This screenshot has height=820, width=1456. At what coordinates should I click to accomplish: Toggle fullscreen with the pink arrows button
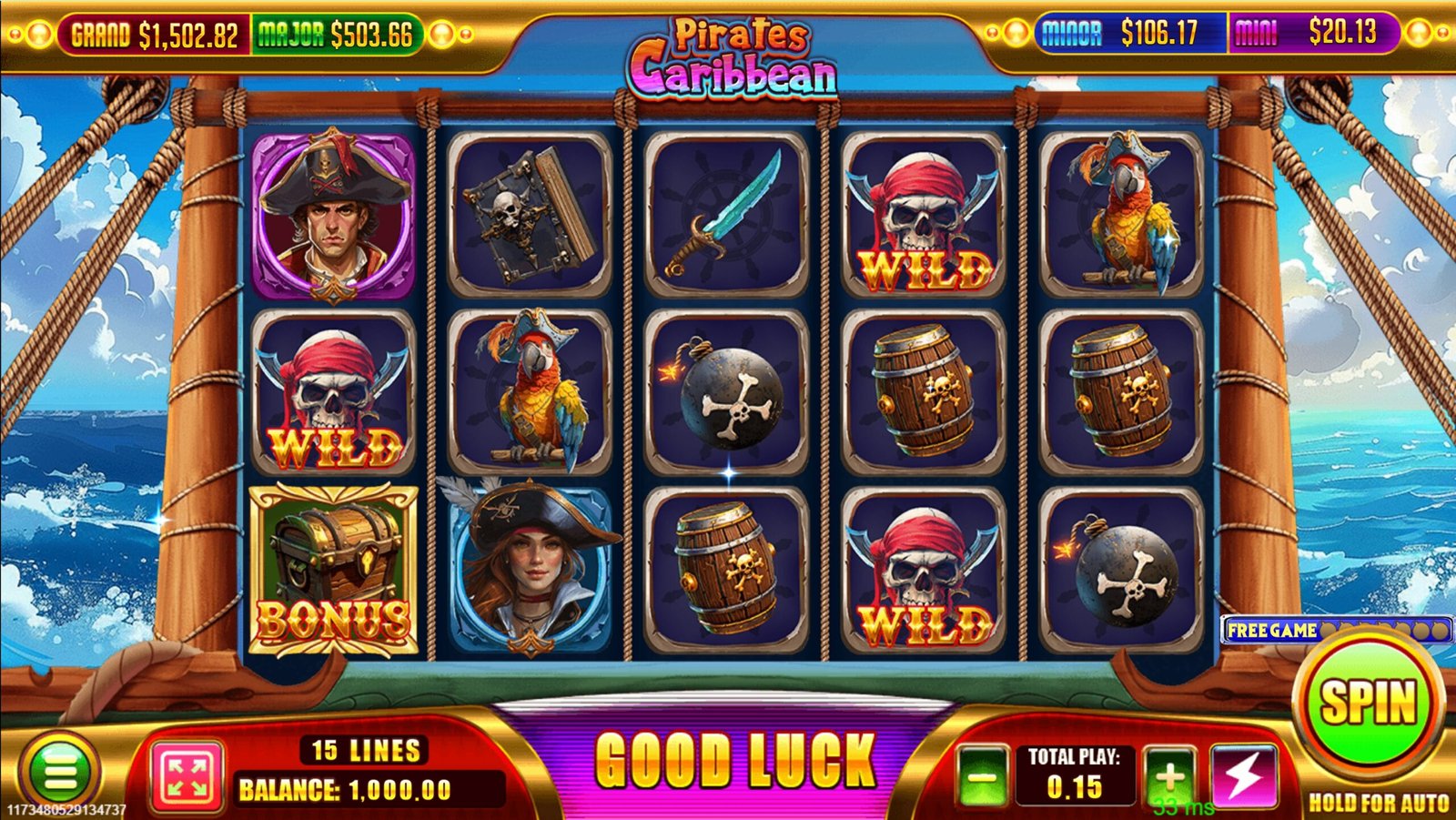(187, 776)
